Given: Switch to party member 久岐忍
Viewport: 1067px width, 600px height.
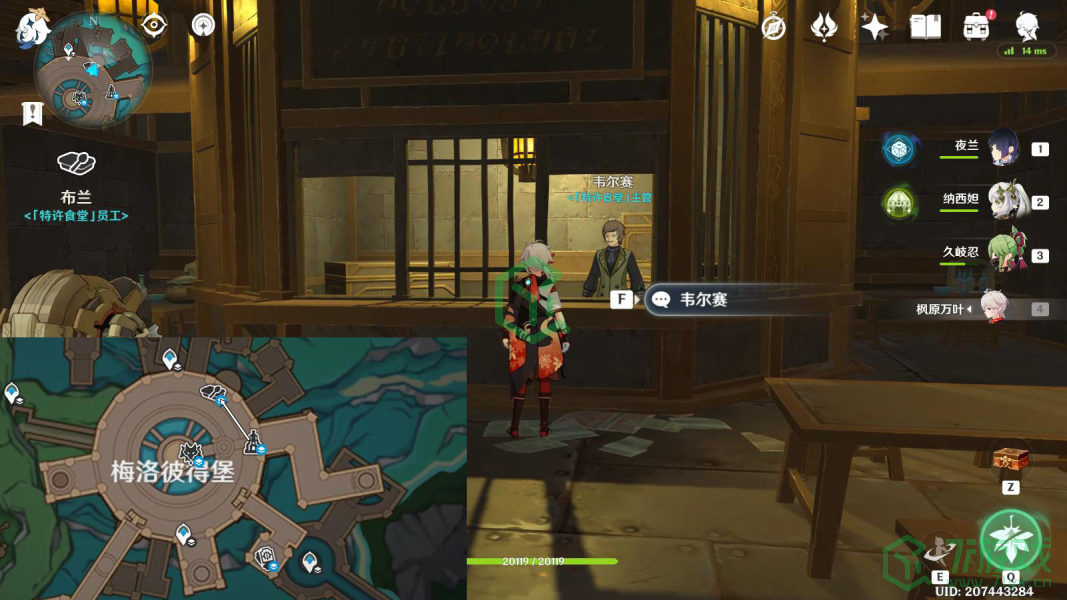Looking at the screenshot, I should (1004, 255).
